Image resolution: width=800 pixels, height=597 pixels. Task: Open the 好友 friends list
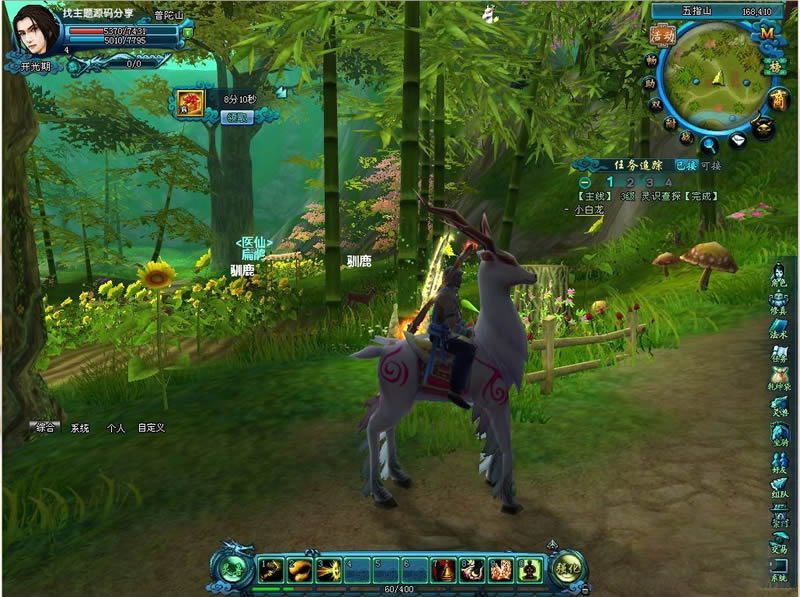pyautogui.click(x=779, y=462)
